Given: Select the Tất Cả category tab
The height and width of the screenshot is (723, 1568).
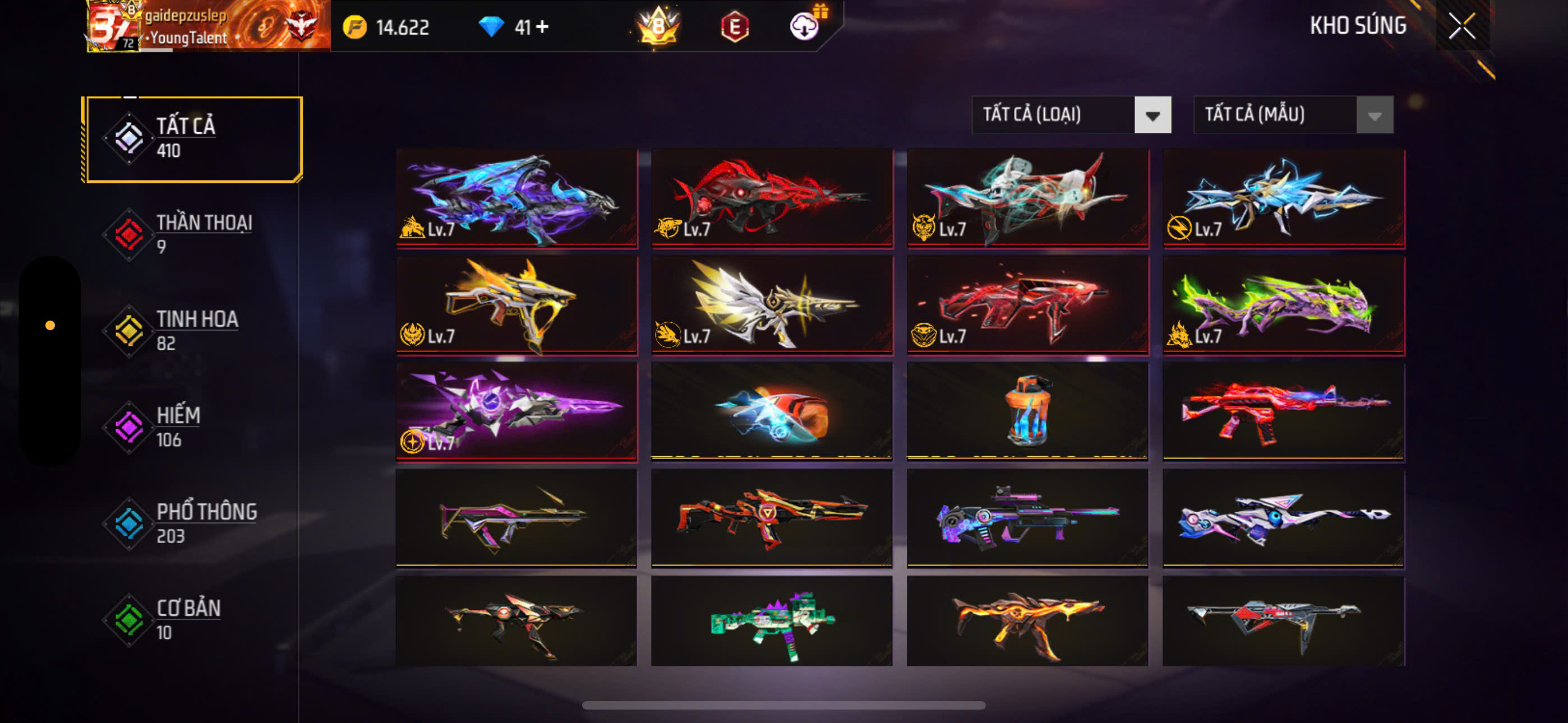Looking at the screenshot, I should (193, 139).
